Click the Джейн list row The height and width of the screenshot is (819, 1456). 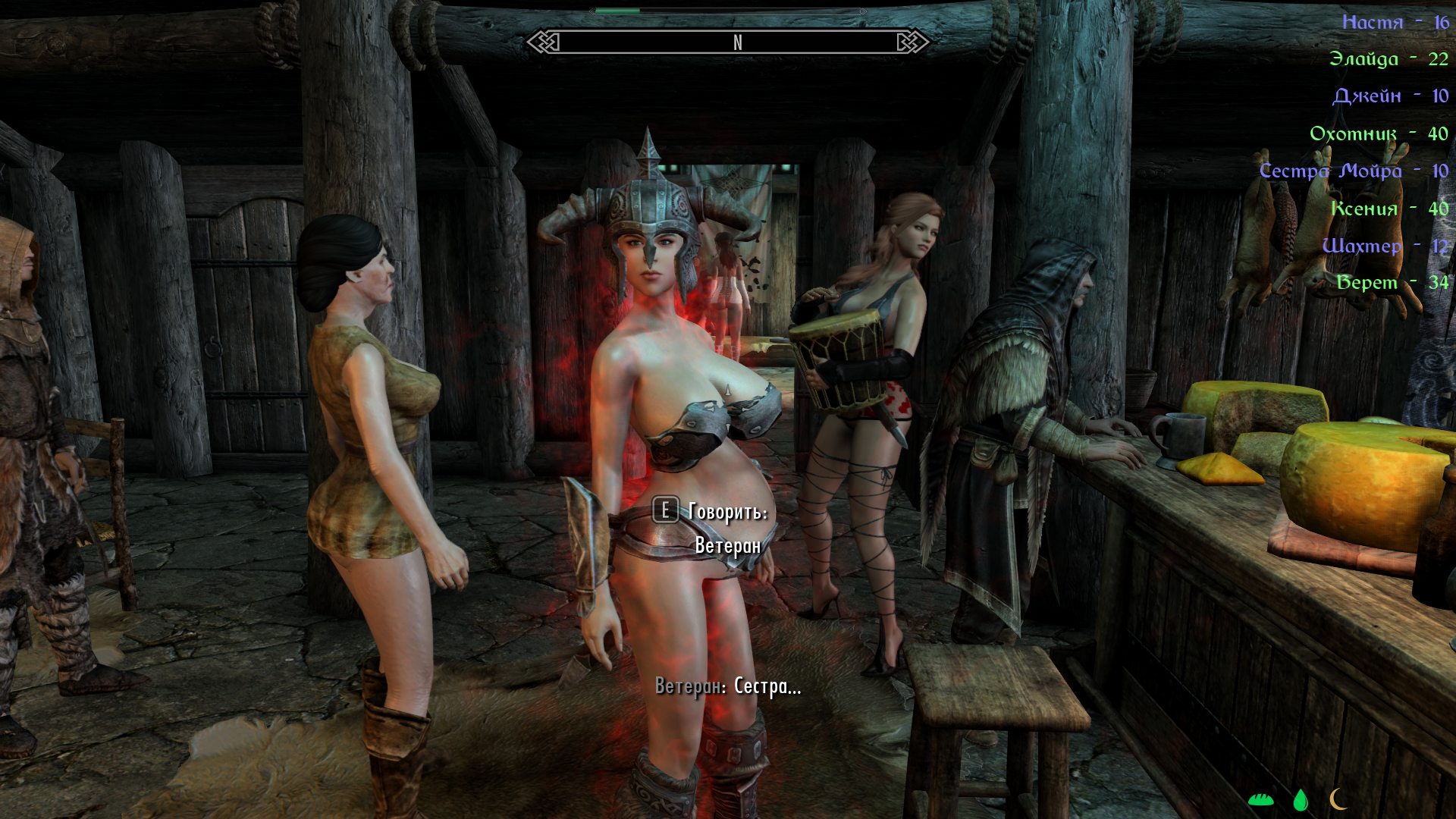pos(1389,96)
